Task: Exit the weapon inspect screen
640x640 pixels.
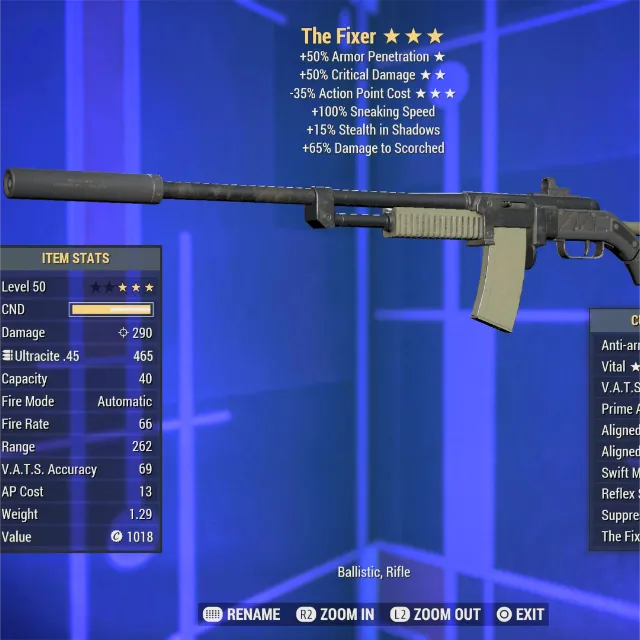Action: pyautogui.click(x=521, y=614)
